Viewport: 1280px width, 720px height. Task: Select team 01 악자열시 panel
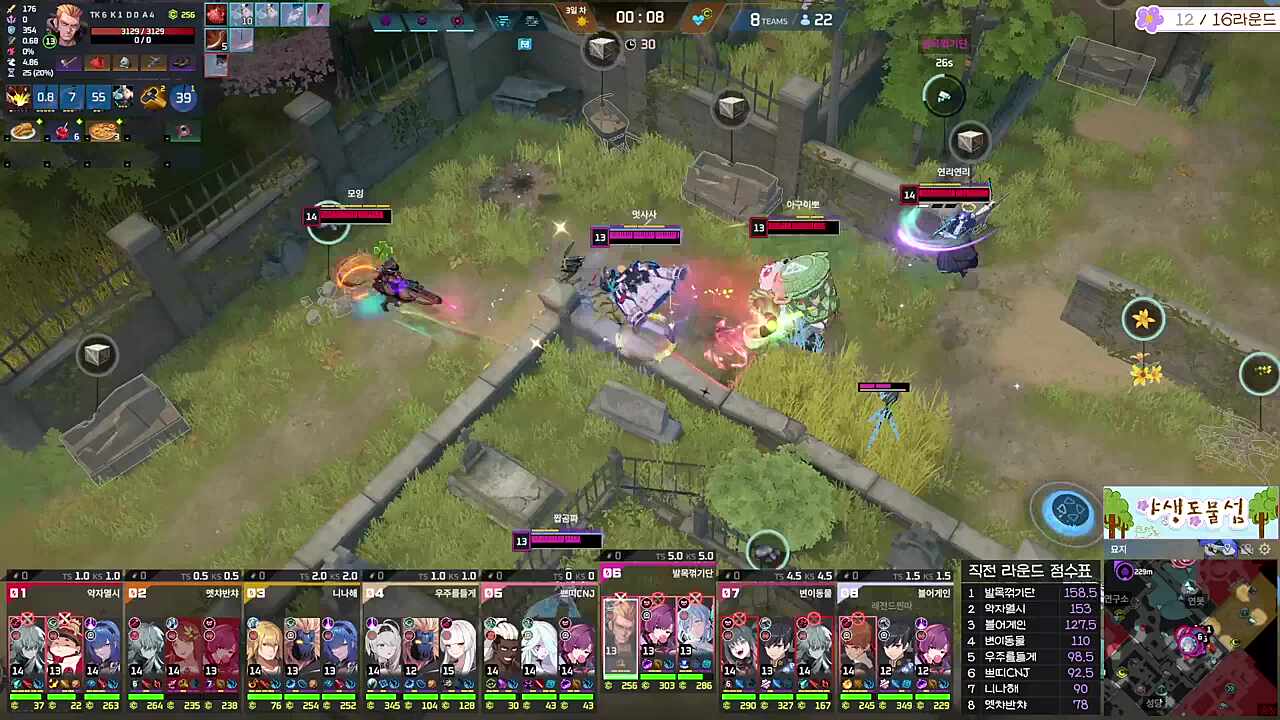(x=64, y=640)
